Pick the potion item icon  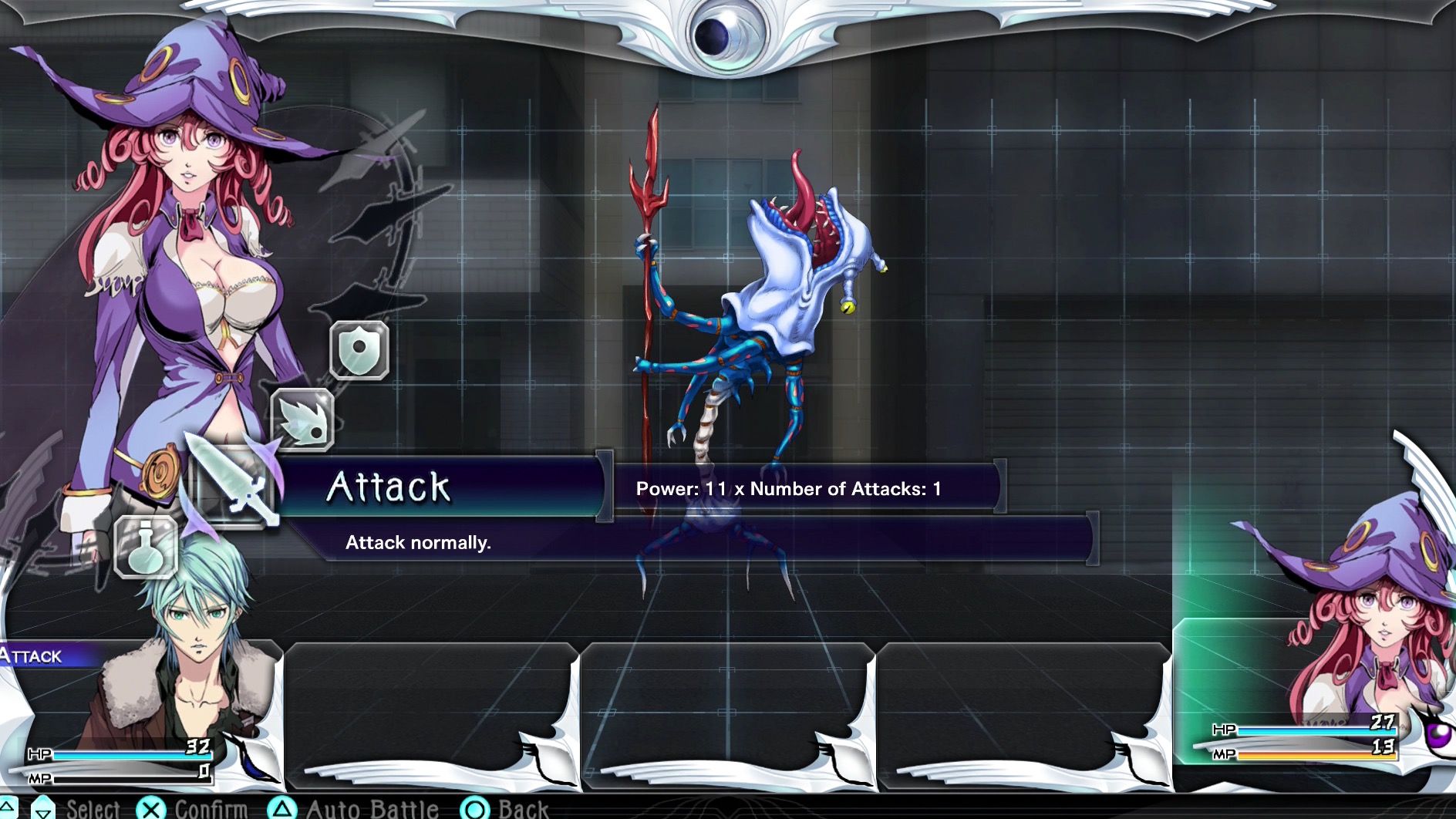point(146,547)
